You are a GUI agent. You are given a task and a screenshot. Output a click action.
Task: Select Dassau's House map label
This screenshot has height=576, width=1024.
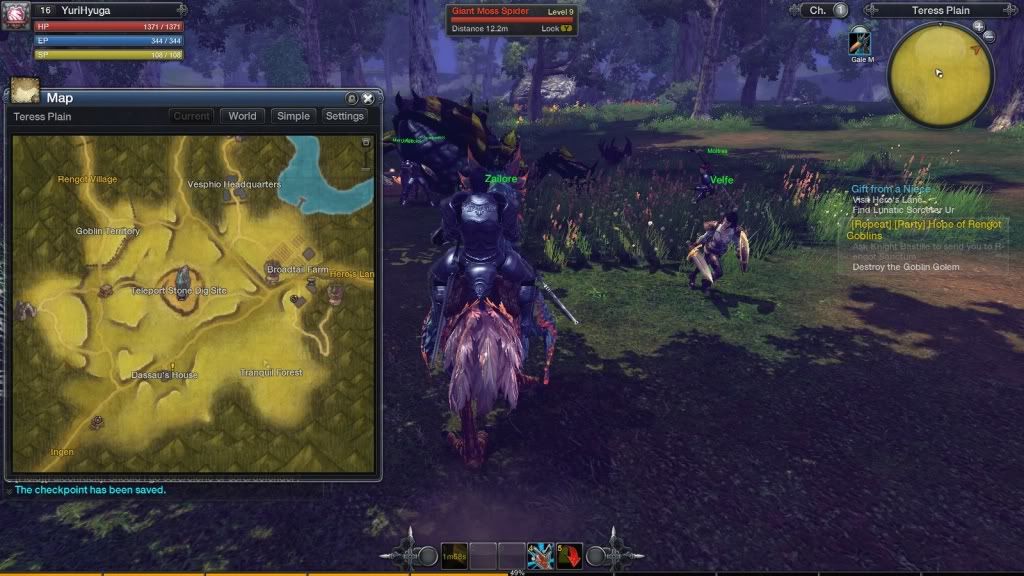tap(165, 375)
